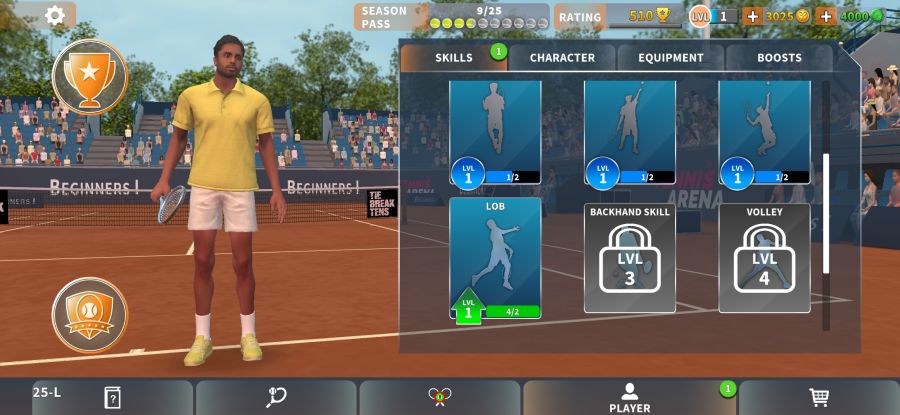900x415 pixels.
Task: Show the Boosts tab
Action: click(779, 58)
